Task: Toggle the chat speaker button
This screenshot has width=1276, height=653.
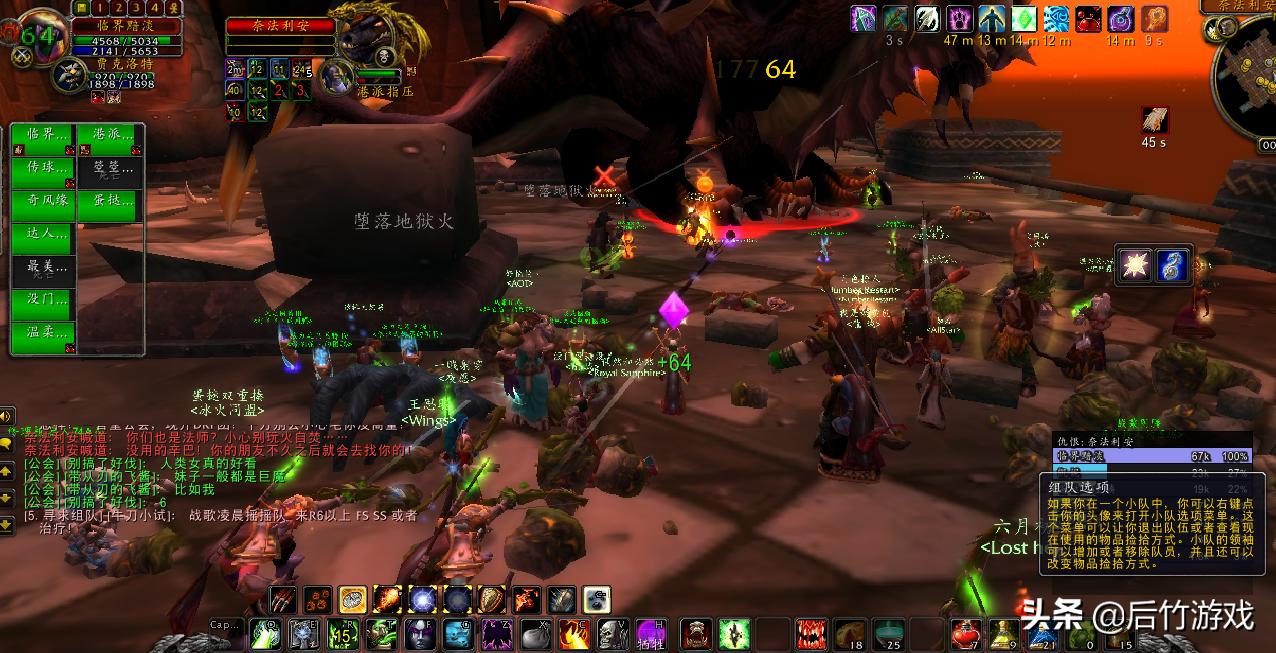Action: click(x=6, y=417)
